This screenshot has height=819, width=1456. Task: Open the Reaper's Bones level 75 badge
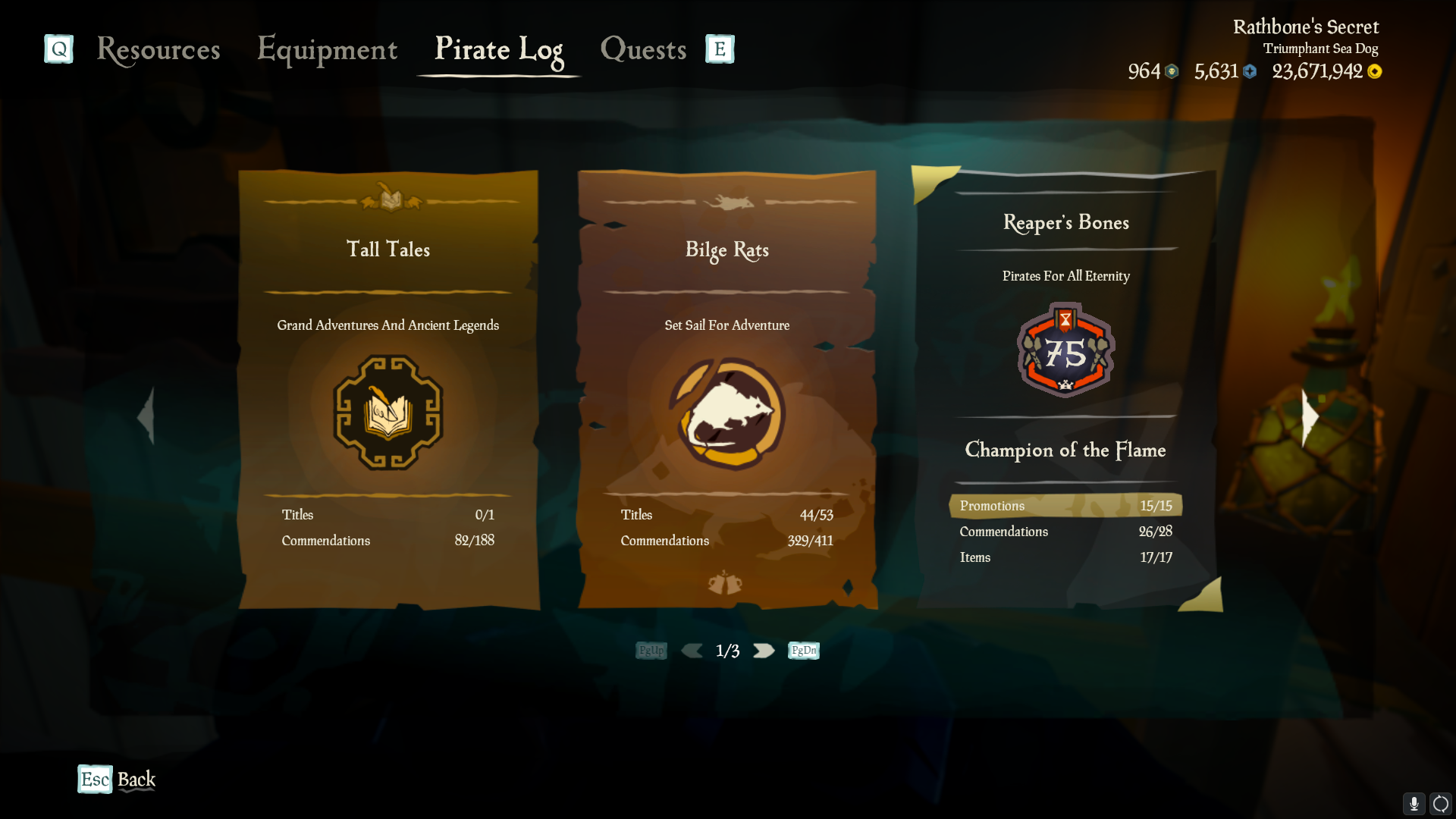click(x=1065, y=350)
